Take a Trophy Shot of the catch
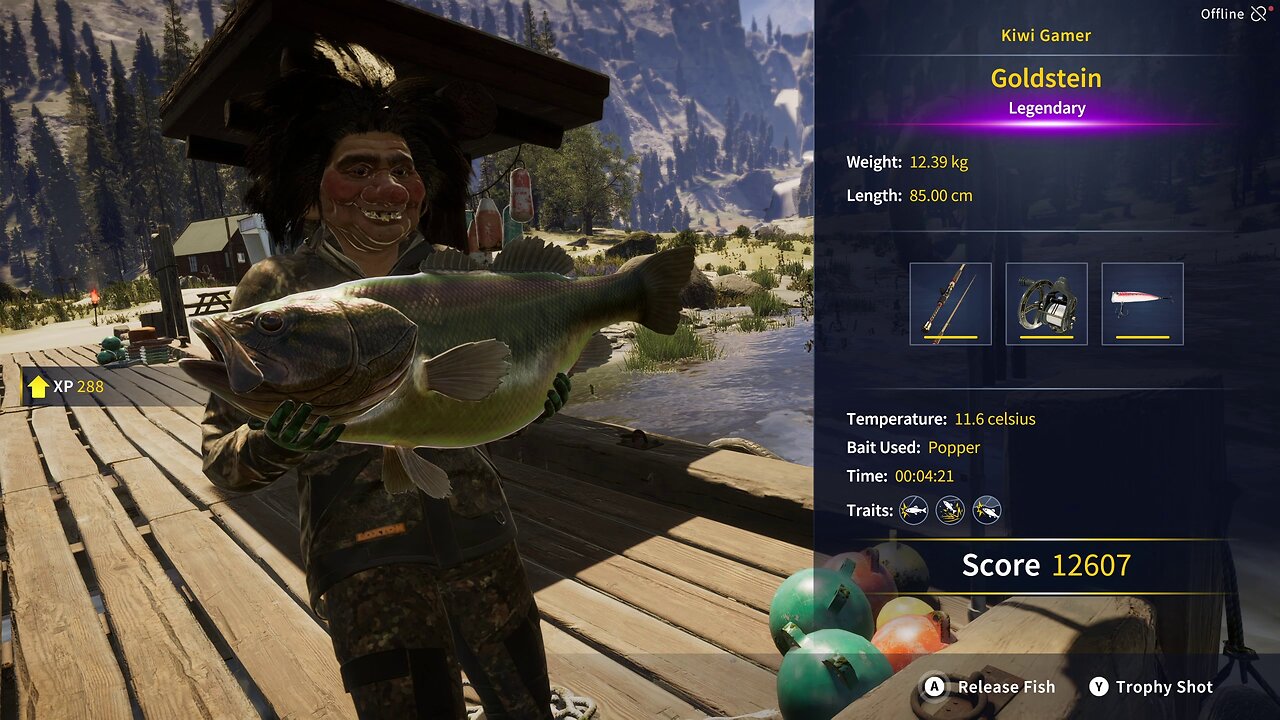The image size is (1280, 720). pos(1151,687)
